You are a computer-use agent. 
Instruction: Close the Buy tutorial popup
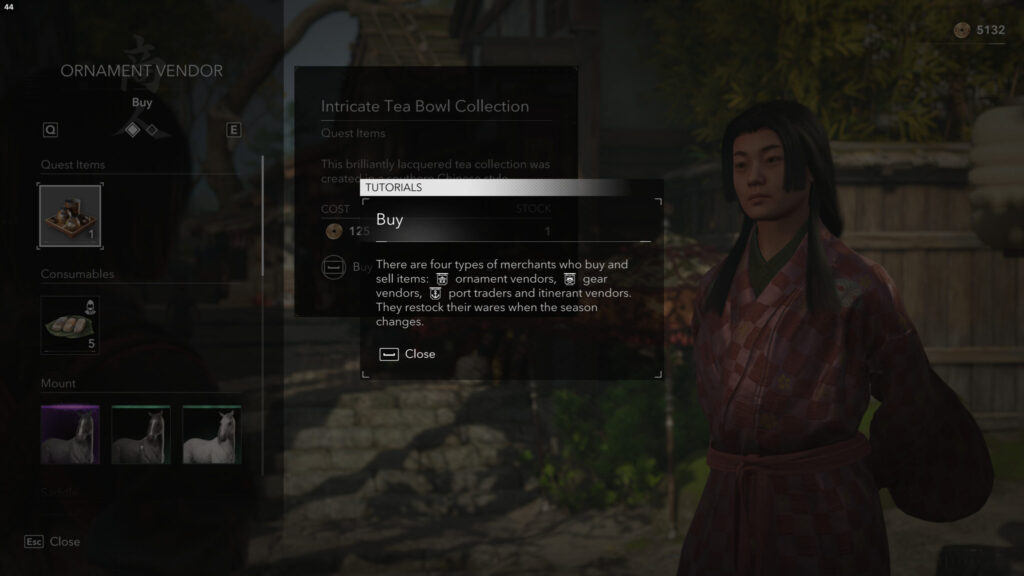tap(408, 354)
